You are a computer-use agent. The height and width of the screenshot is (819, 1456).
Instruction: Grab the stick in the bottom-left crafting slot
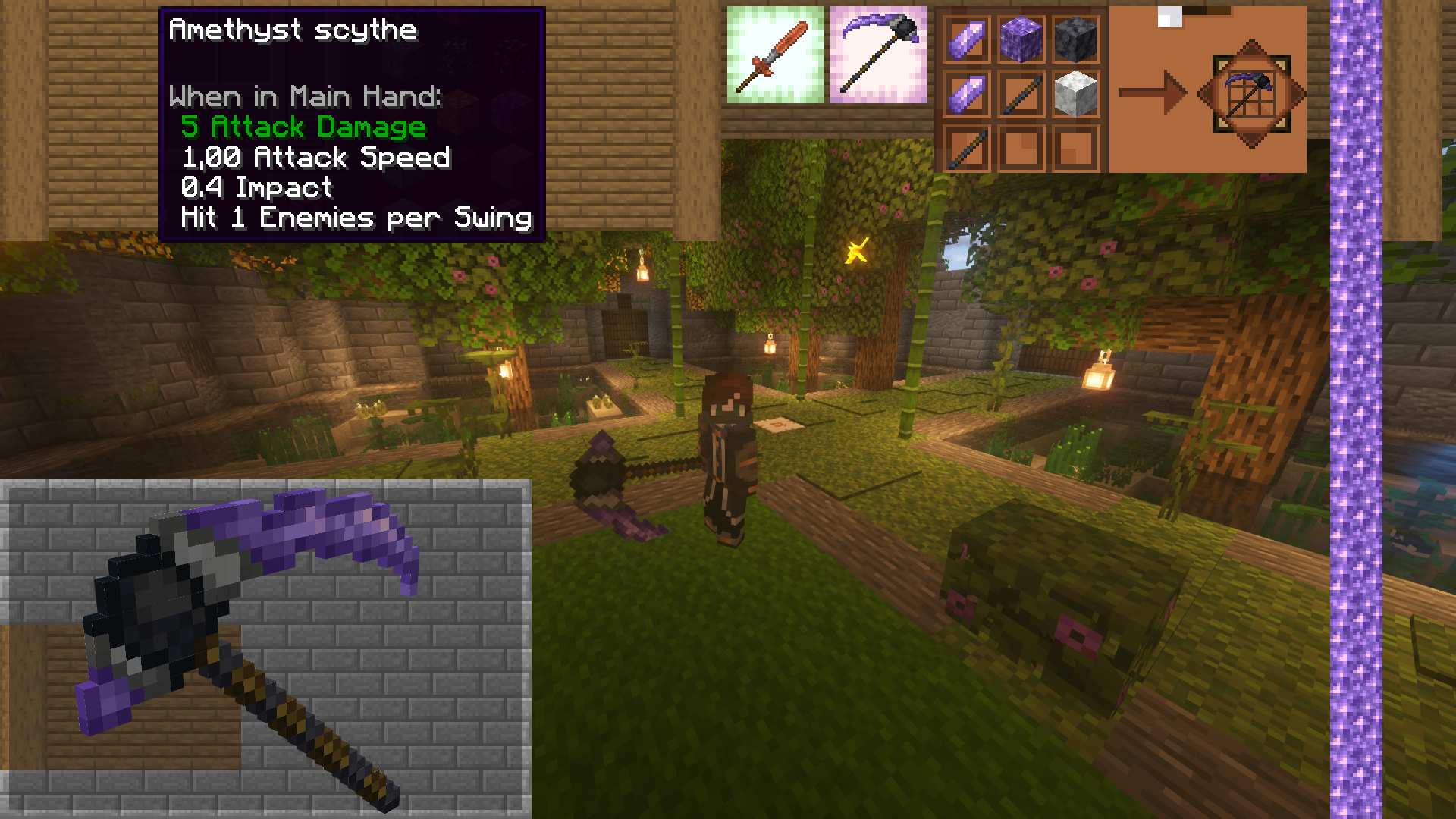tap(966, 148)
